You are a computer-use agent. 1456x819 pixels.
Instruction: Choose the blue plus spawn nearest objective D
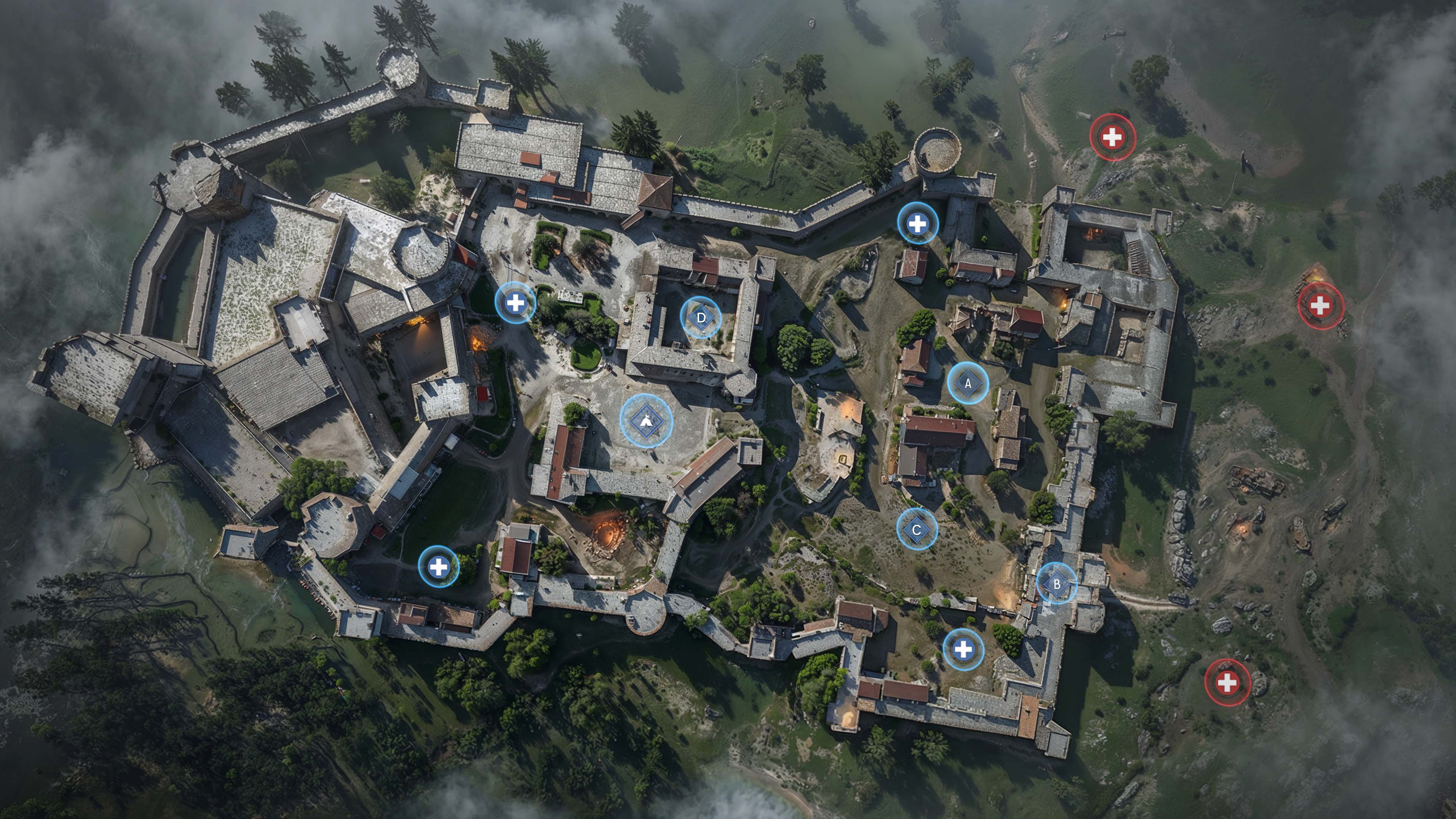pyautogui.click(x=515, y=303)
